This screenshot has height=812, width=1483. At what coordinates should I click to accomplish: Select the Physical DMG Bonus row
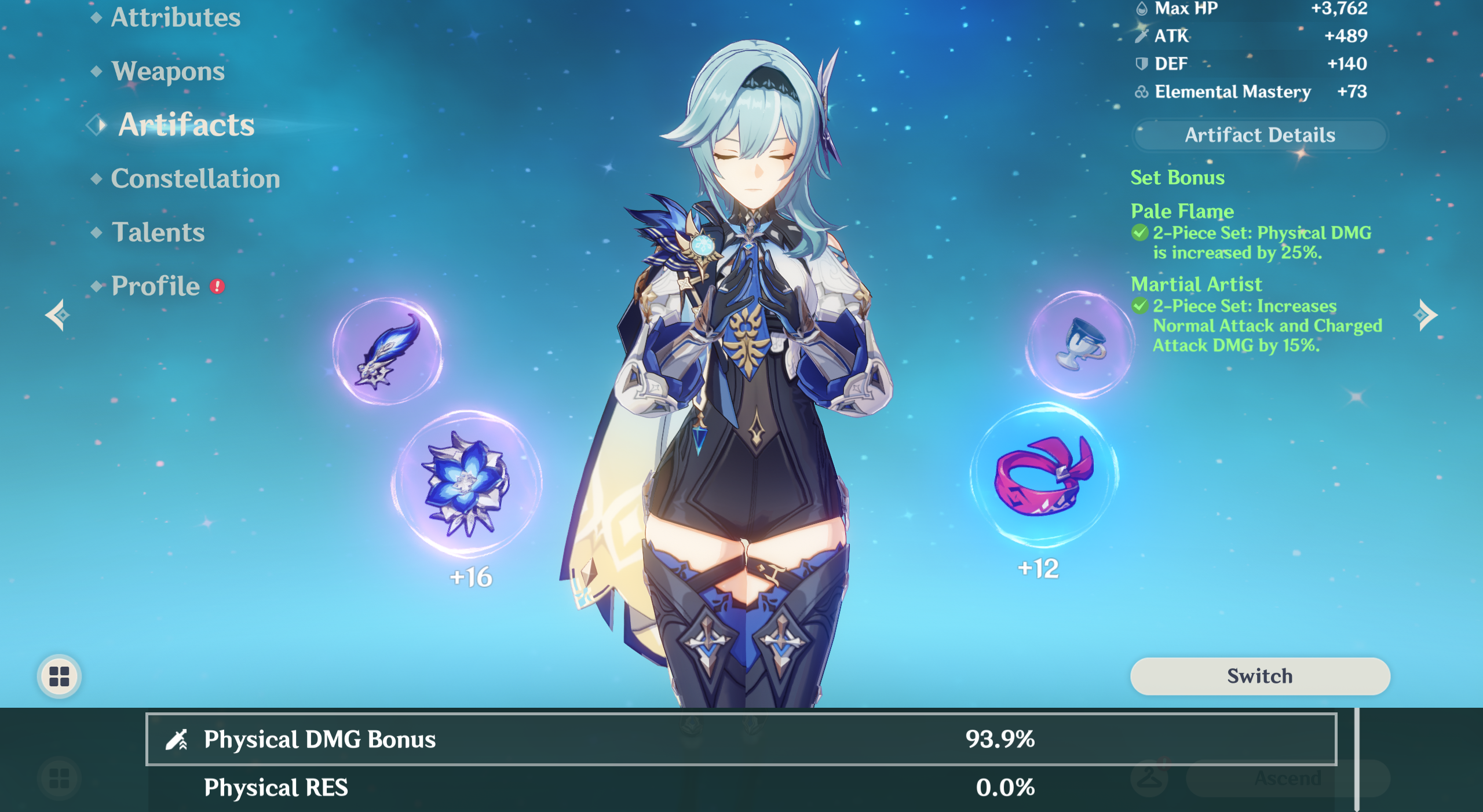pos(740,739)
